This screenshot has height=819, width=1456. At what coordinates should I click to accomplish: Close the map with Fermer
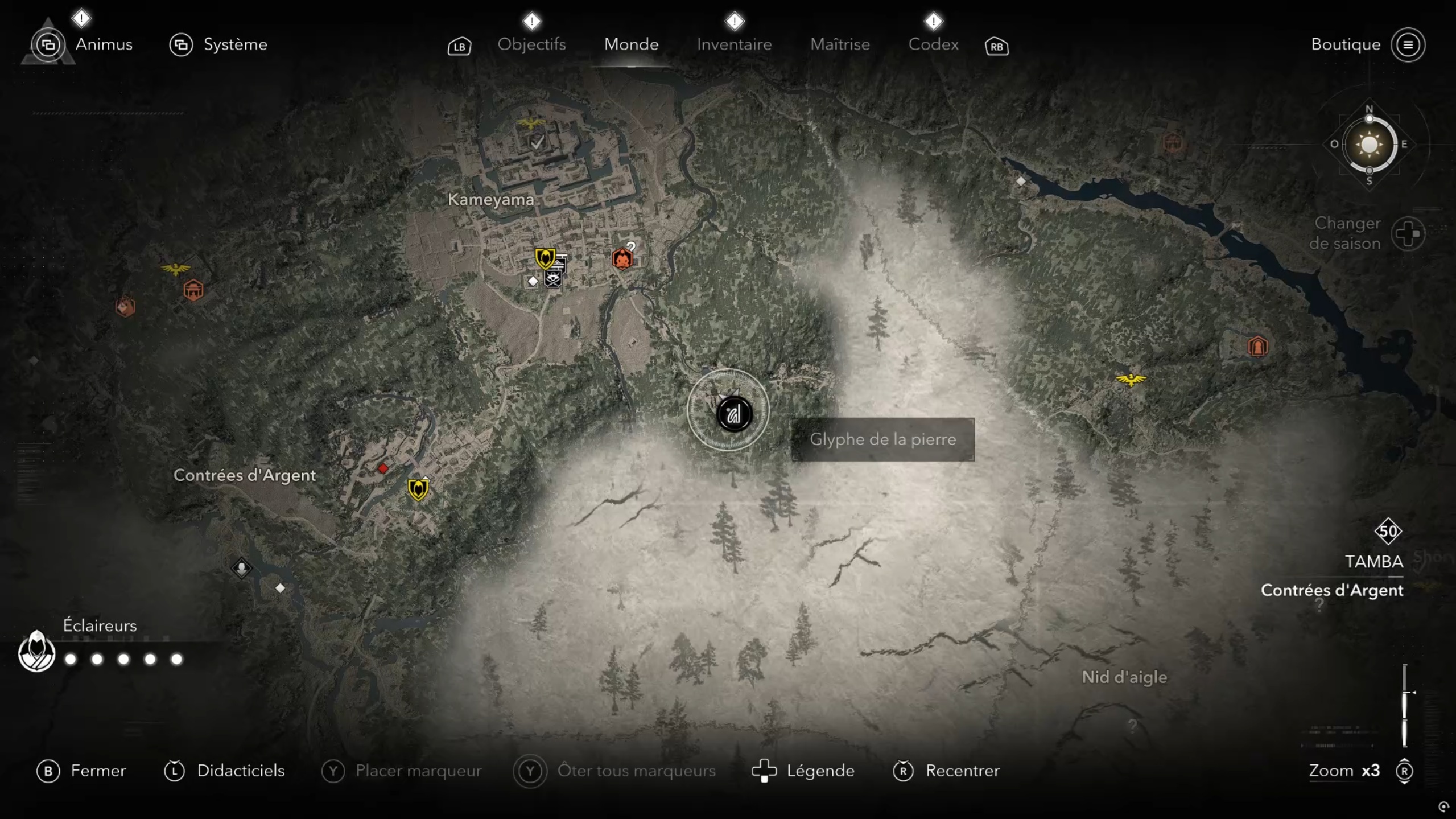pos(97,771)
